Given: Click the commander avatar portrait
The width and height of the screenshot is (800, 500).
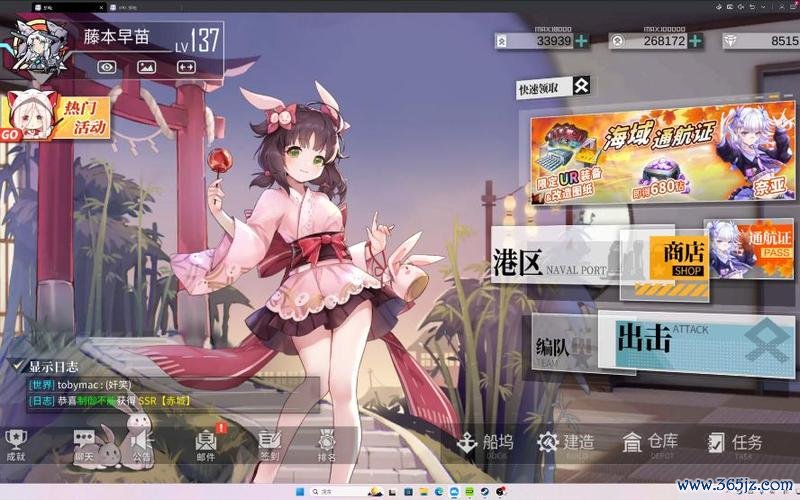Looking at the screenshot, I should (32, 46).
